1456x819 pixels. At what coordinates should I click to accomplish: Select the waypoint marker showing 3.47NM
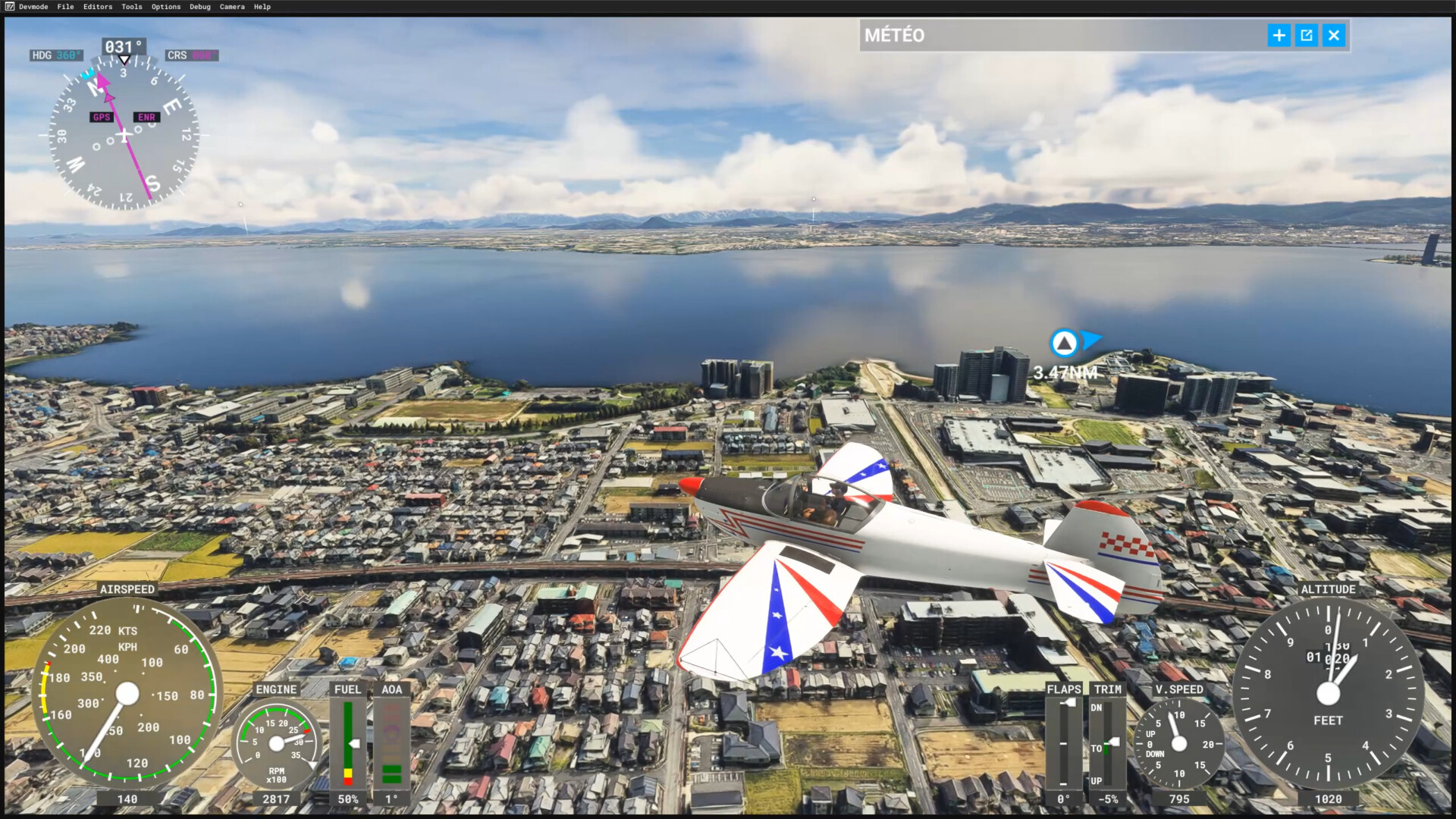click(x=1064, y=344)
